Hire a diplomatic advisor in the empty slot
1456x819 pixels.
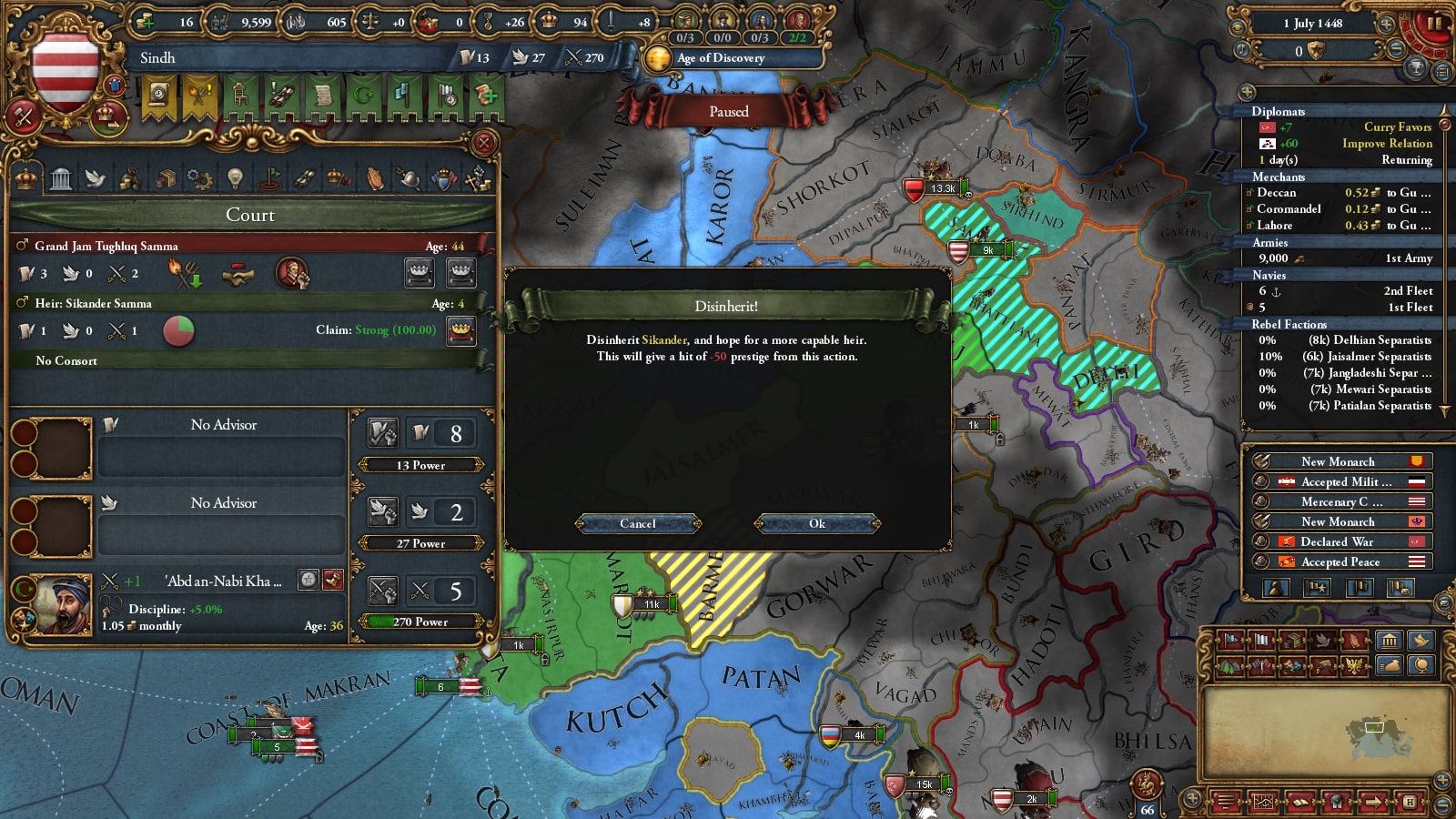click(53, 526)
